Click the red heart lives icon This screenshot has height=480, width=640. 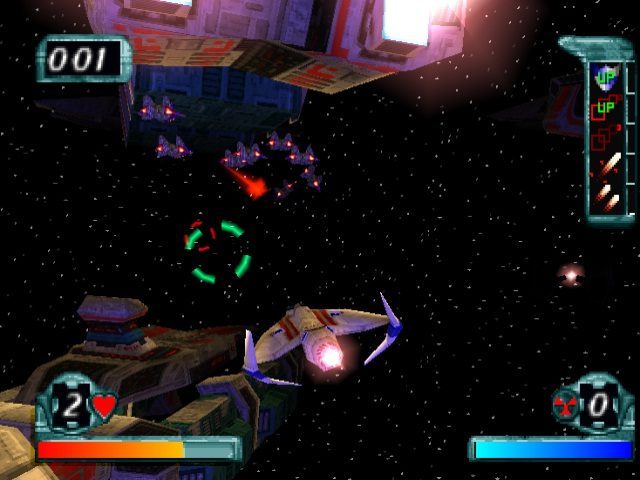click(104, 407)
